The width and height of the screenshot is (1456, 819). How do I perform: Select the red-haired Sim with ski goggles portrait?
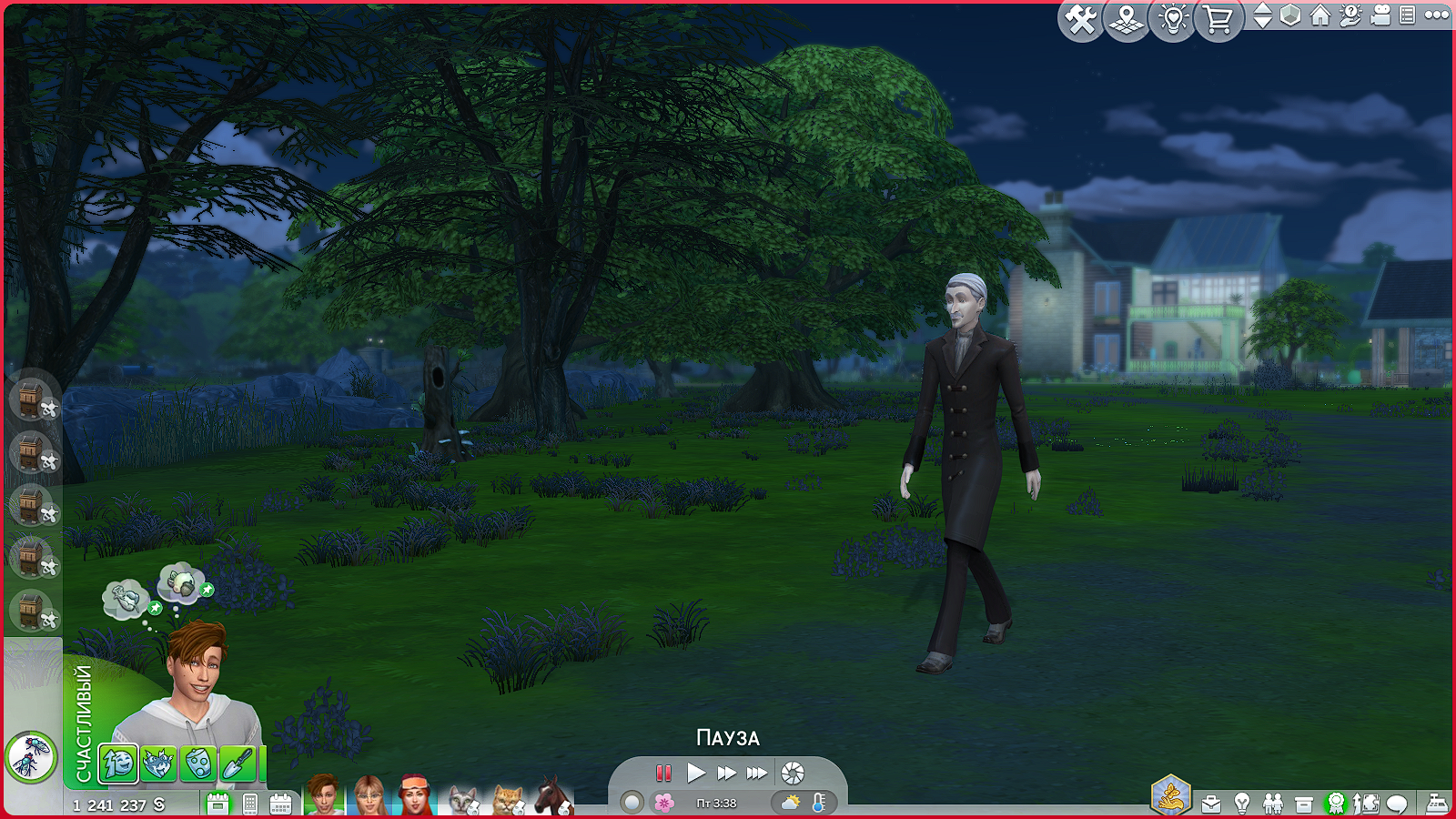414,795
